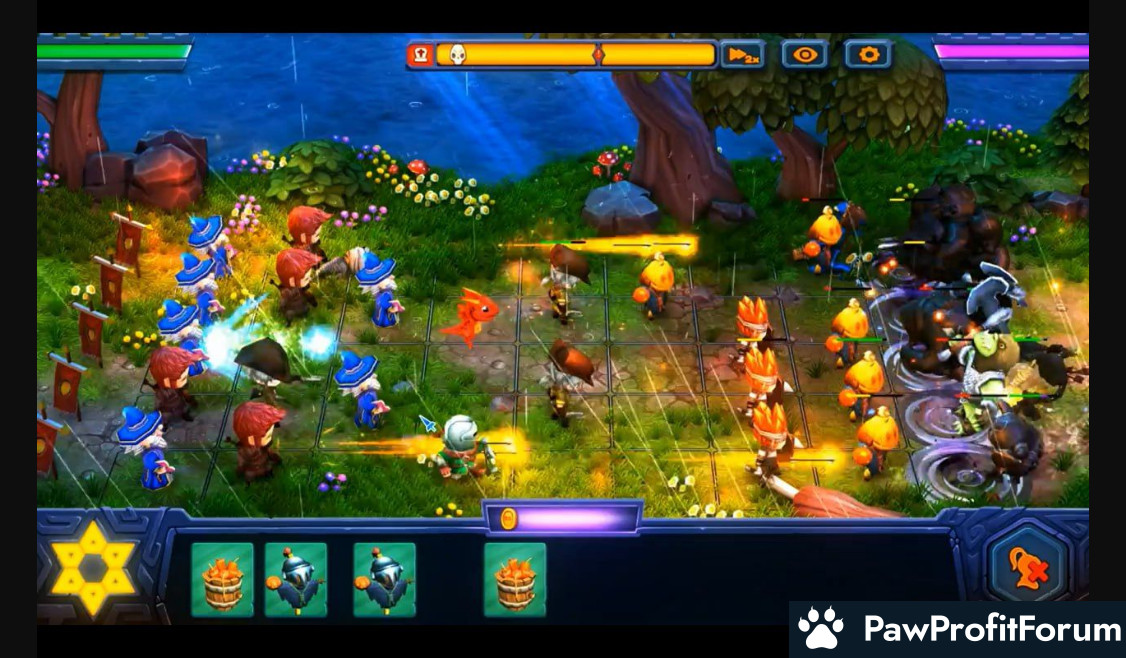The width and height of the screenshot is (1126, 658).
Task: Choose the fire barrel card standing apart
Action: [515, 579]
